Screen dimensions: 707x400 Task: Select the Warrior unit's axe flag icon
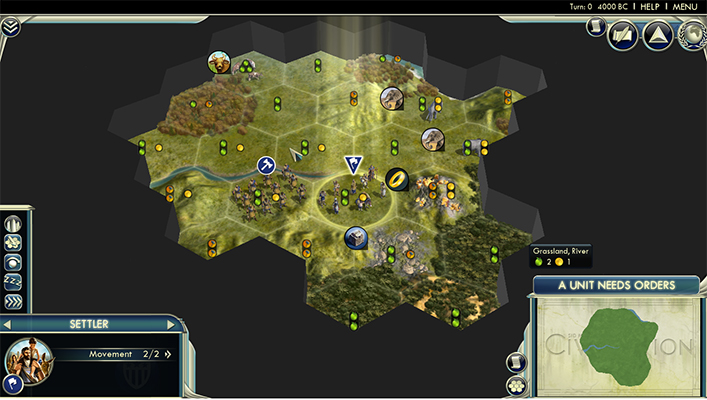[266, 165]
